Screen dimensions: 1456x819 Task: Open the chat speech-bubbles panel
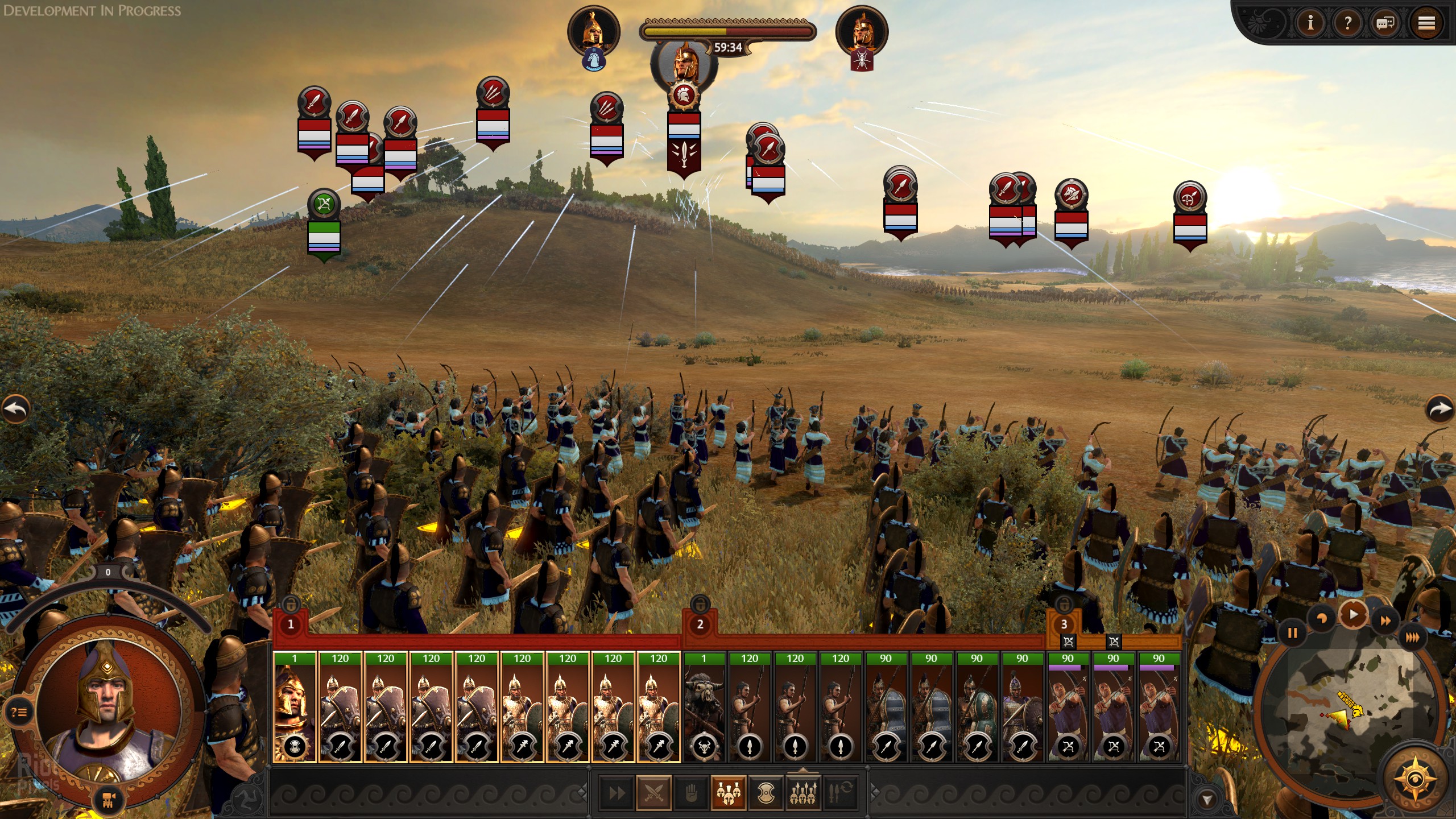(x=1385, y=23)
